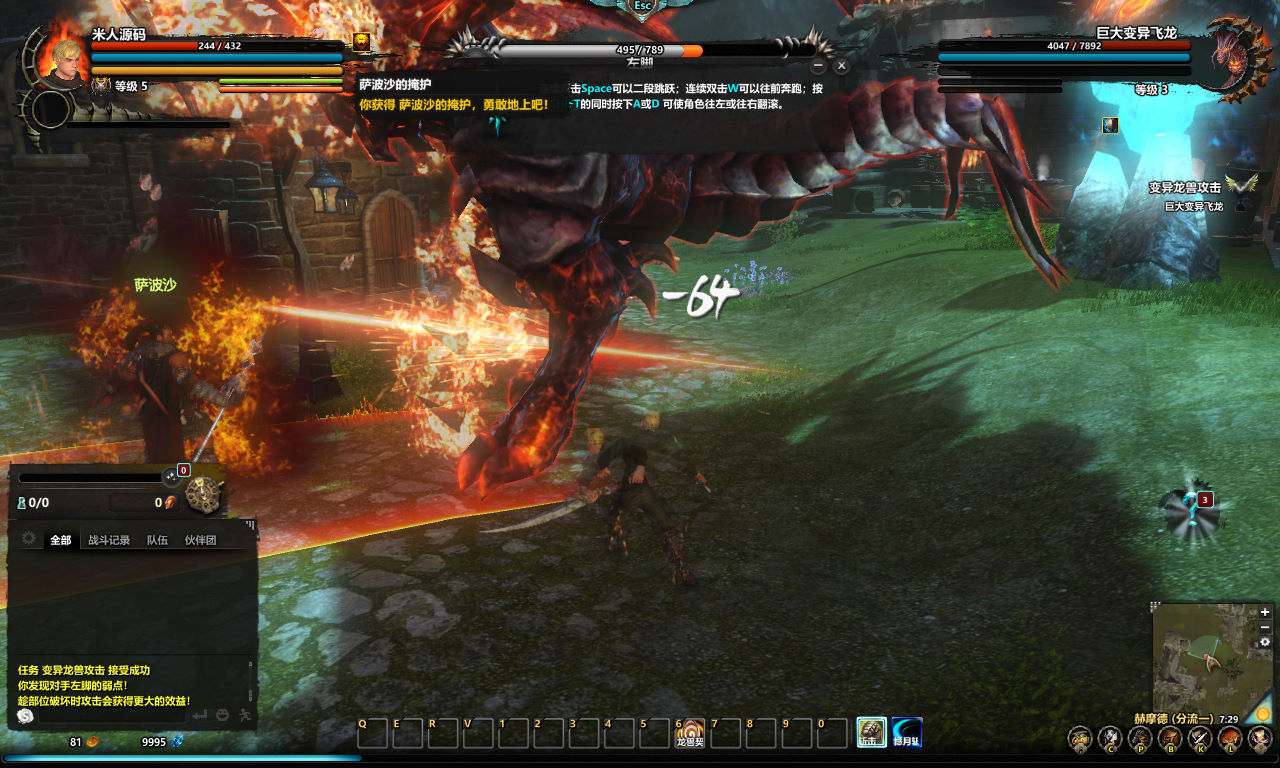The image size is (1280, 768).
Task: Minimize the tutorial tip panel
Action: pyautogui.click(x=818, y=66)
